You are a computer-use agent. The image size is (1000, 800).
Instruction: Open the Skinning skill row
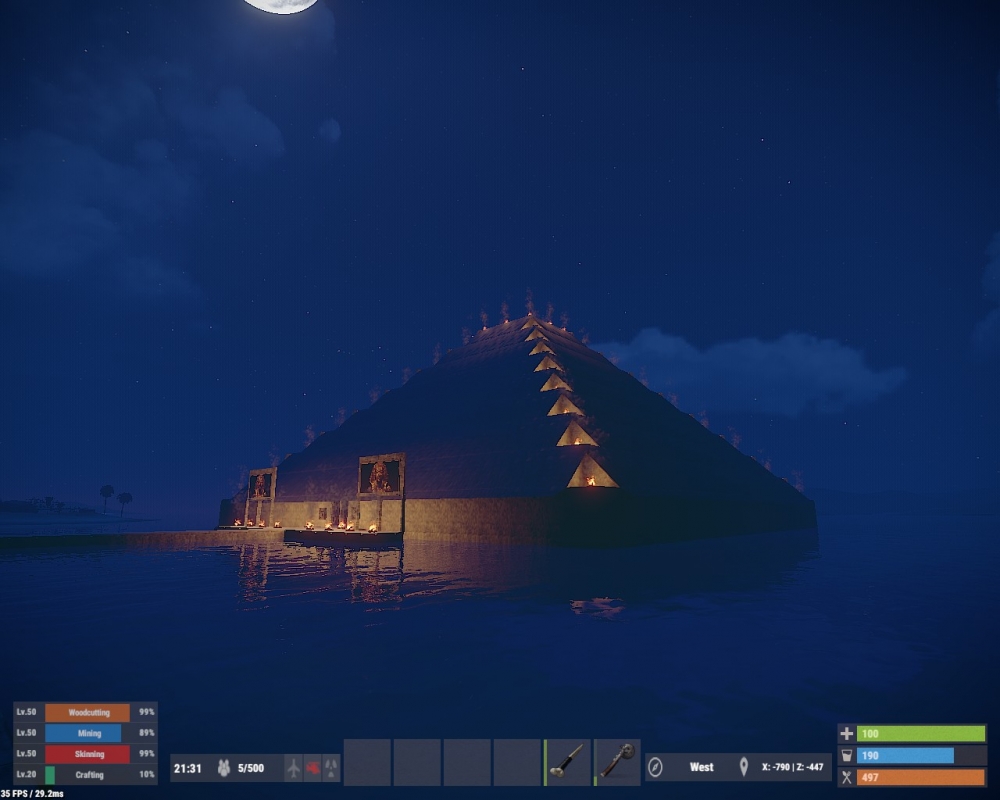(x=86, y=754)
